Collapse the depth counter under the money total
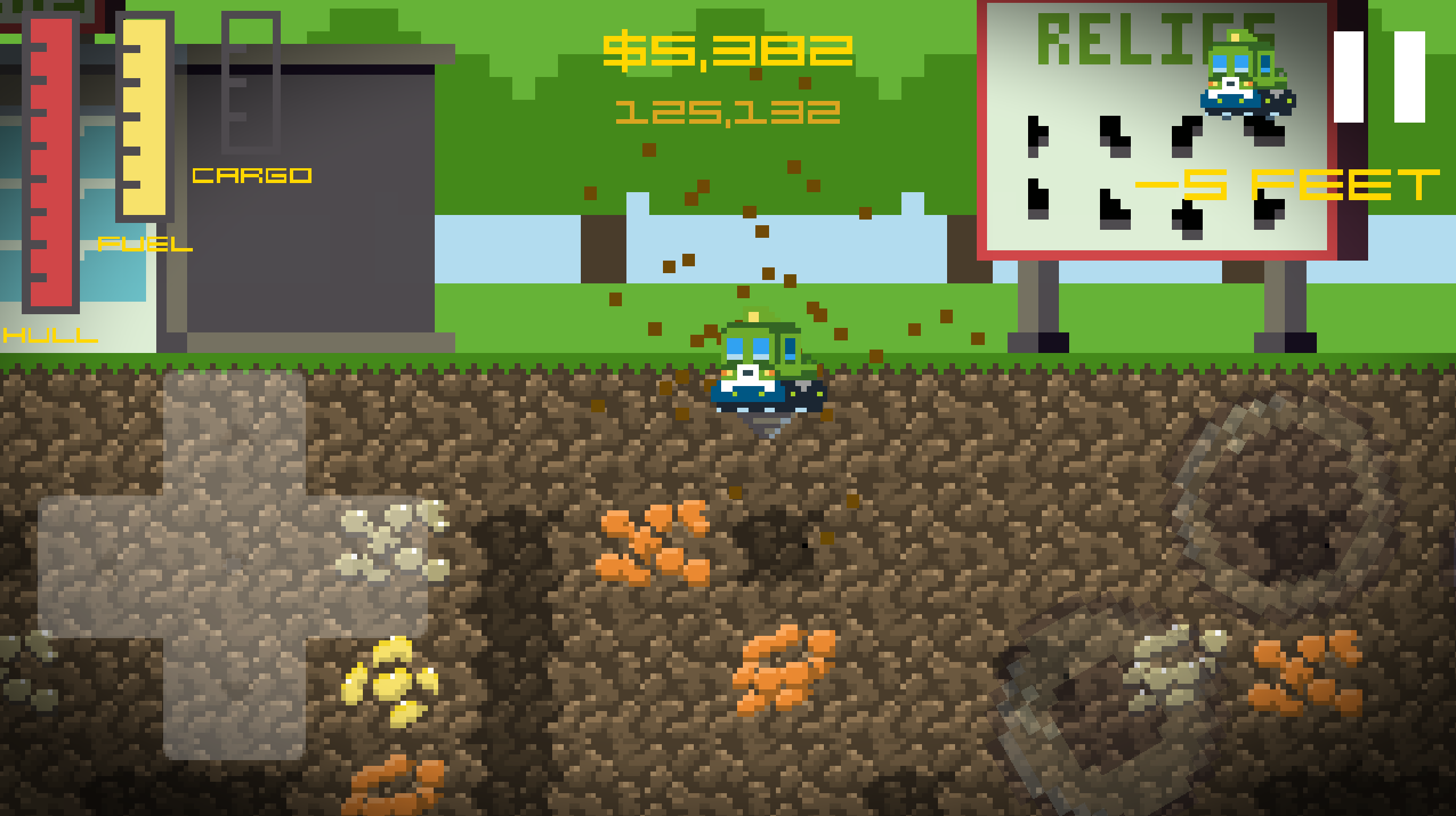Image resolution: width=1456 pixels, height=816 pixels. click(727, 114)
